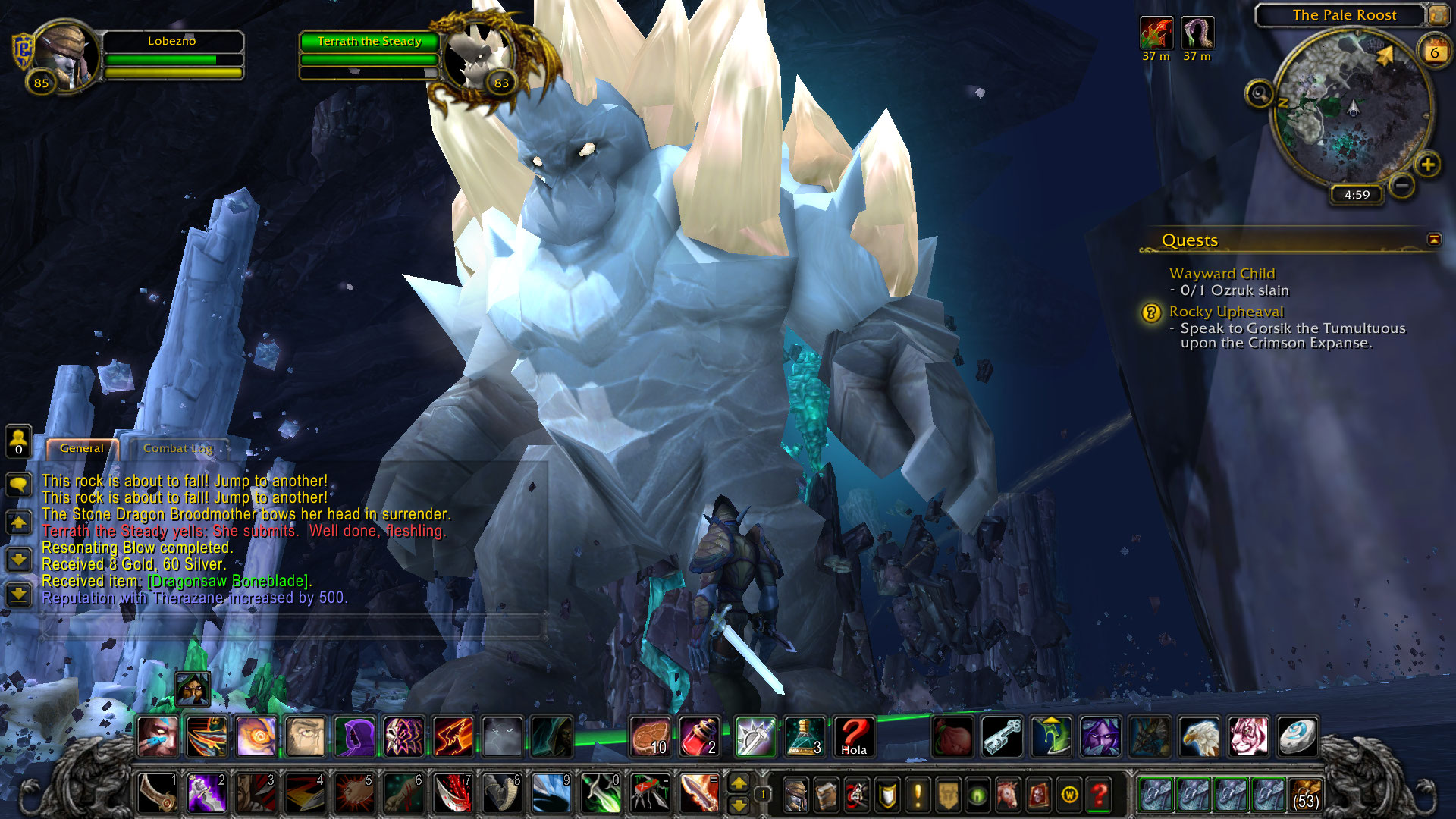The height and width of the screenshot is (819, 1456).
Task: Select the Wayward Child quest entry
Action: [1222, 274]
